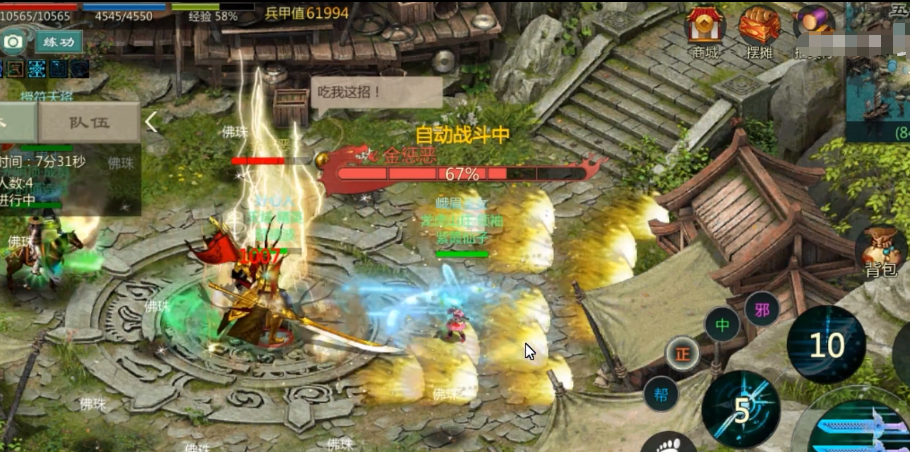Tap the 自动战斗中 auto-battle indicator
This screenshot has height=452, width=910.
(x=463, y=134)
